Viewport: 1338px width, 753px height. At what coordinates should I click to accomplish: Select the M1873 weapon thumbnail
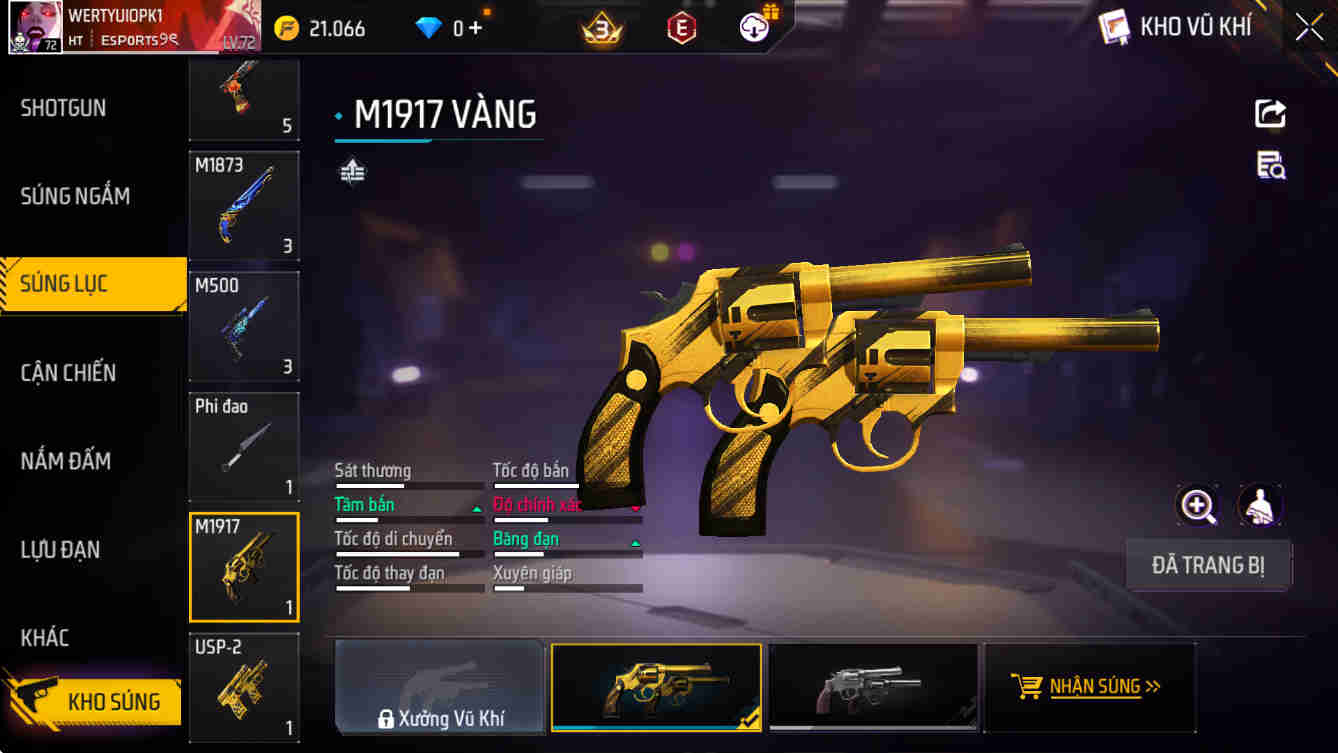pyautogui.click(x=243, y=206)
